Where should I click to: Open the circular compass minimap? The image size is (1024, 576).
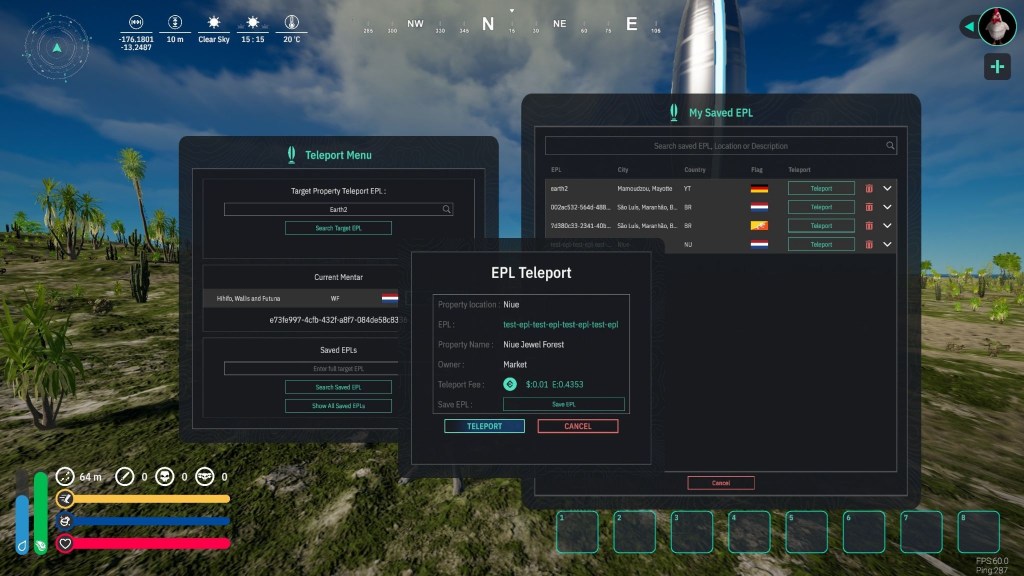pyautogui.click(x=58, y=46)
